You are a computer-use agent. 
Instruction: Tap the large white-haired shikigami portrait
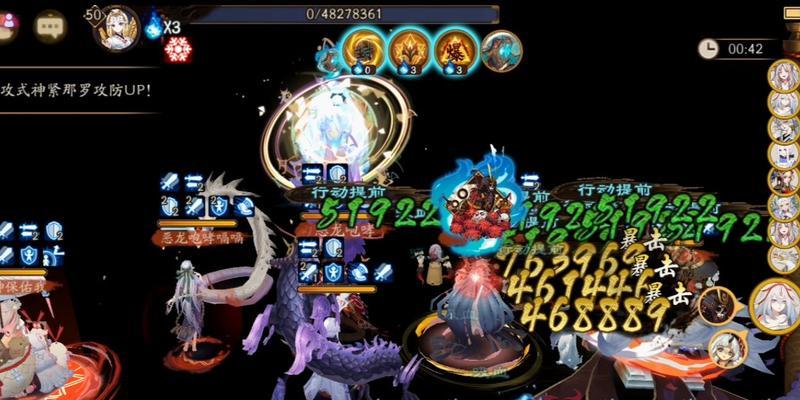pos(768,302)
